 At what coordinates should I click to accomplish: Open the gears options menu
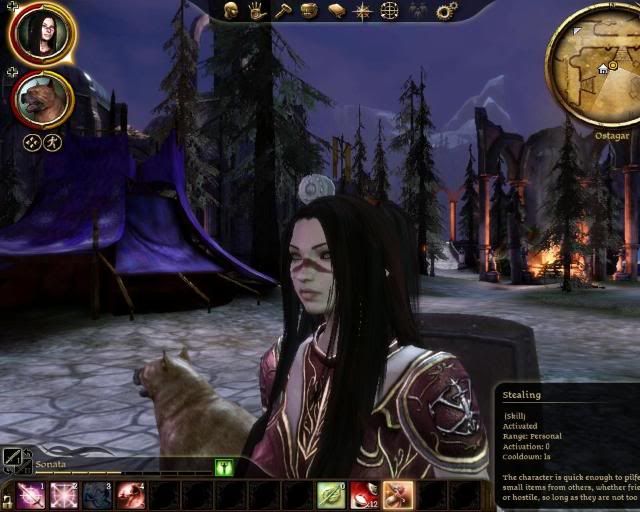(446, 11)
